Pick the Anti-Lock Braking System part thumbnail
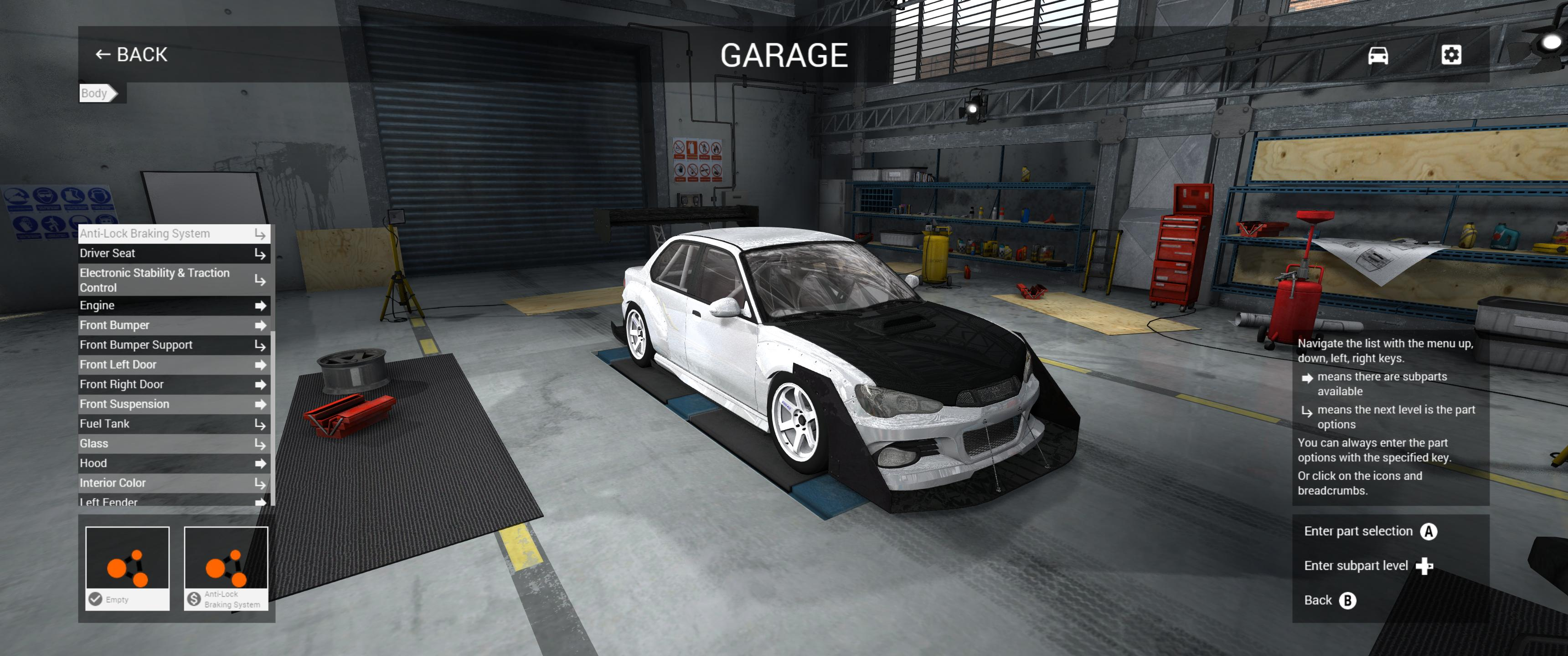 click(x=226, y=568)
